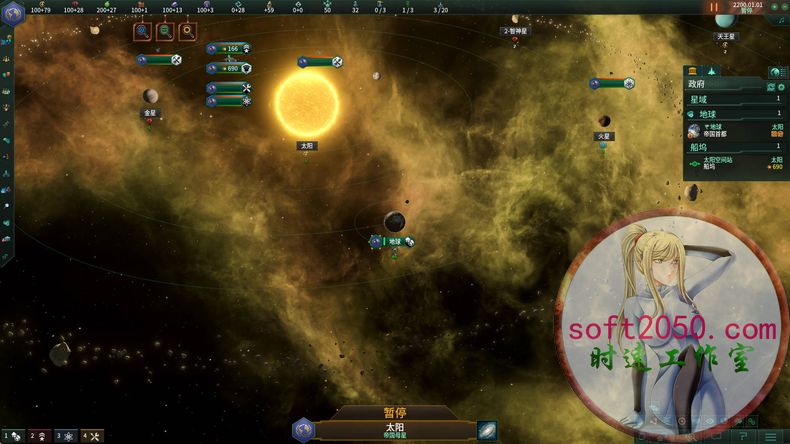
Task: Click the reset-zoom magnifier button
Action: [187, 31]
